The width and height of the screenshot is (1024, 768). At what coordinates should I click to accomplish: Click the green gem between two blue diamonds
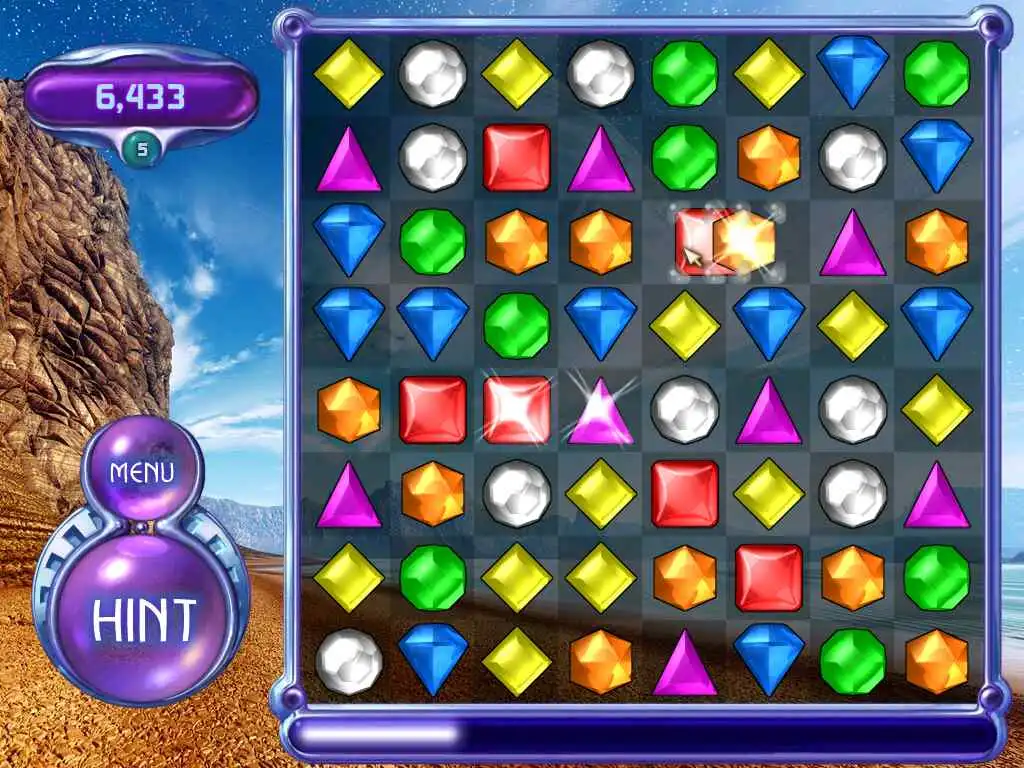click(517, 325)
